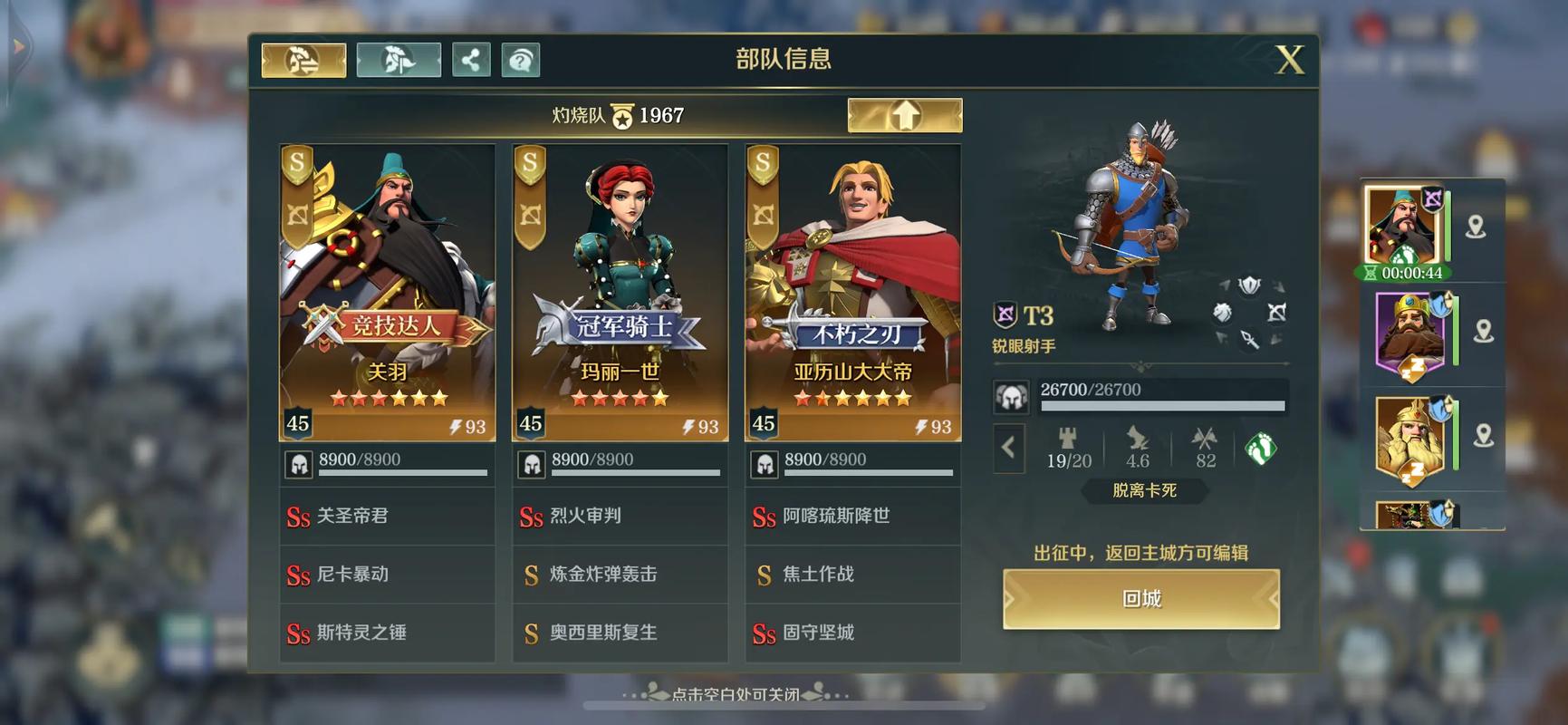View the 烈火审判 skill
Screen dimensions: 1568x725
(x=620, y=517)
